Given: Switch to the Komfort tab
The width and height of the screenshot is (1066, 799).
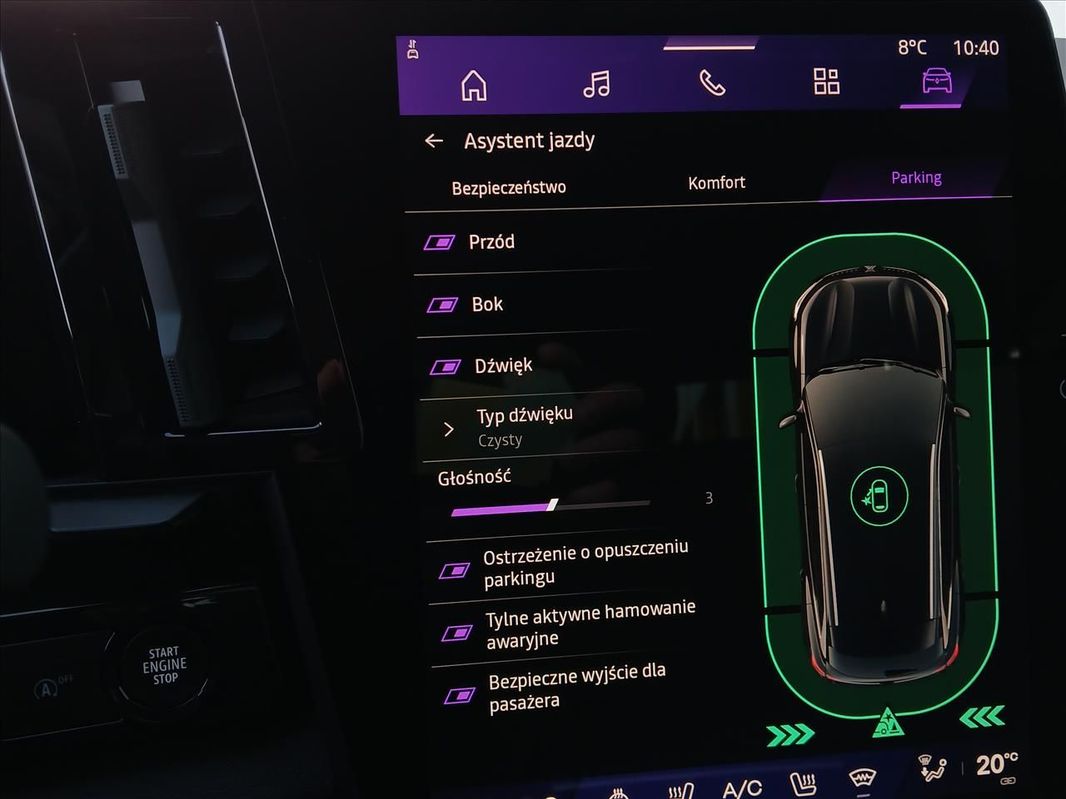Looking at the screenshot, I should point(716,182).
